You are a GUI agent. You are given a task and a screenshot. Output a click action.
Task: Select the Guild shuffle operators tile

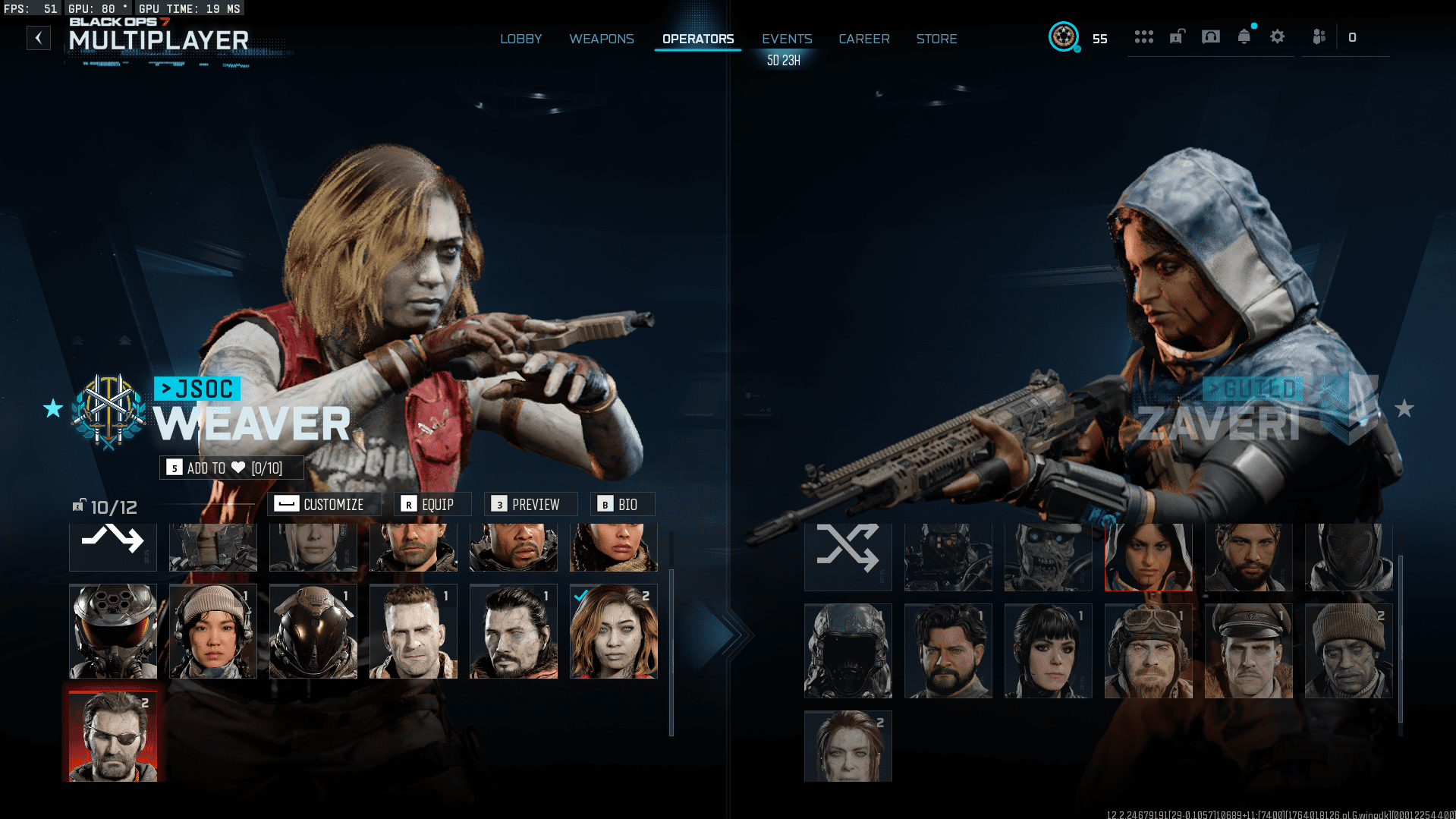(x=847, y=556)
